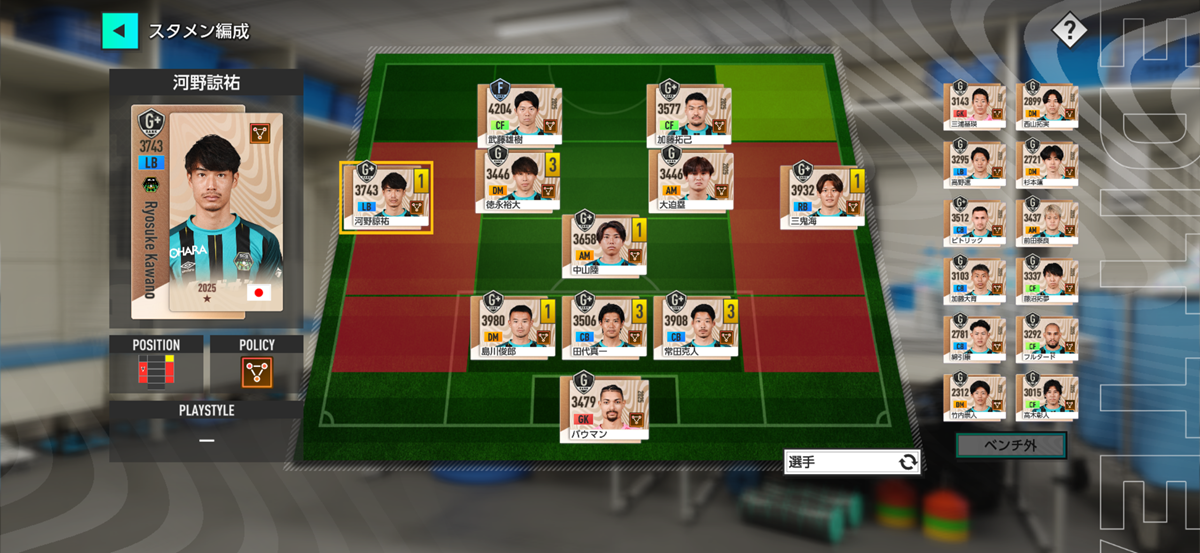
Task: Choose 徳永裕大's DM card
Action: click(514, 181)
